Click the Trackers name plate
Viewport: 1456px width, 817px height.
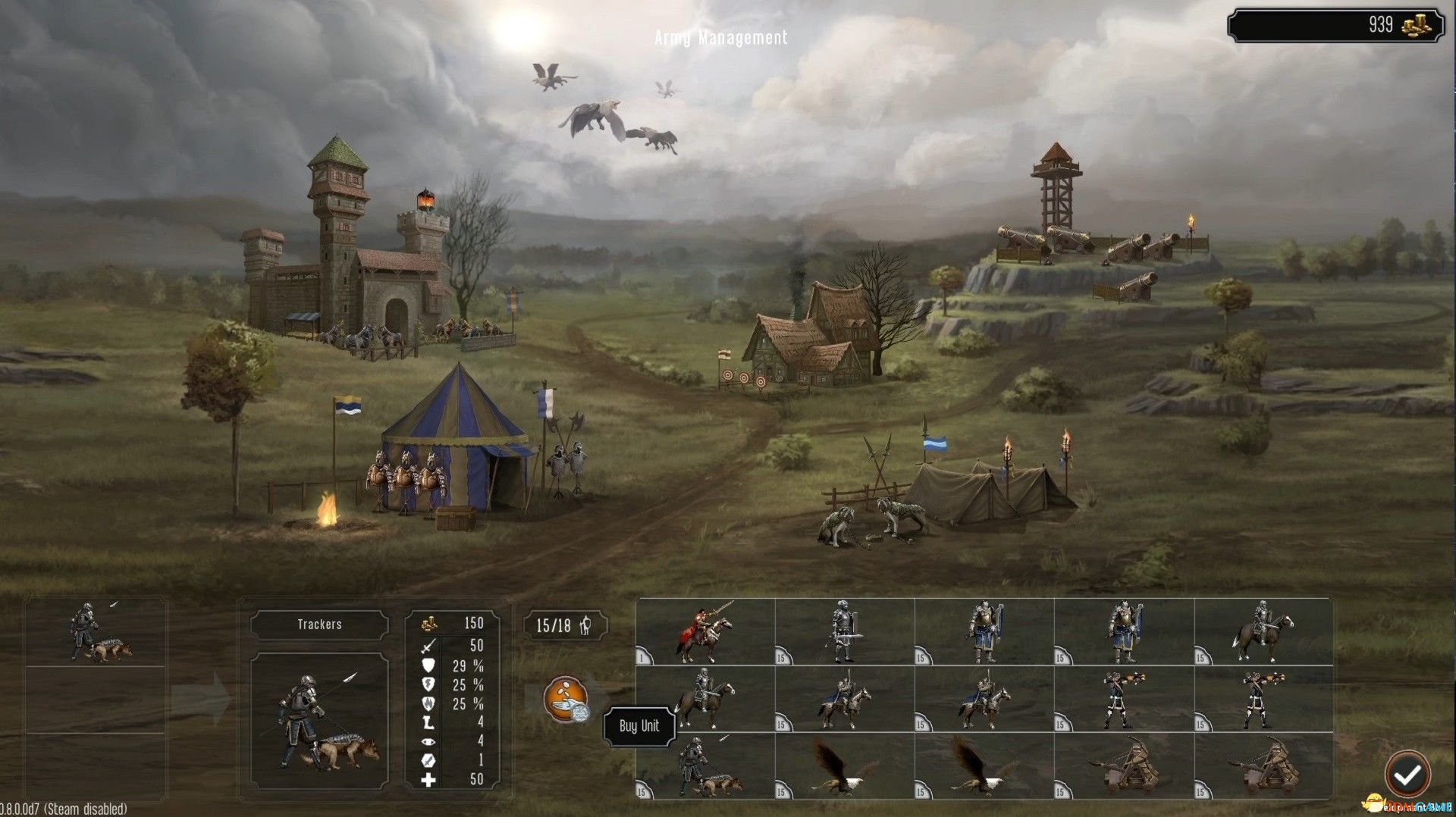pyautogui.click(x=322, y=624)
